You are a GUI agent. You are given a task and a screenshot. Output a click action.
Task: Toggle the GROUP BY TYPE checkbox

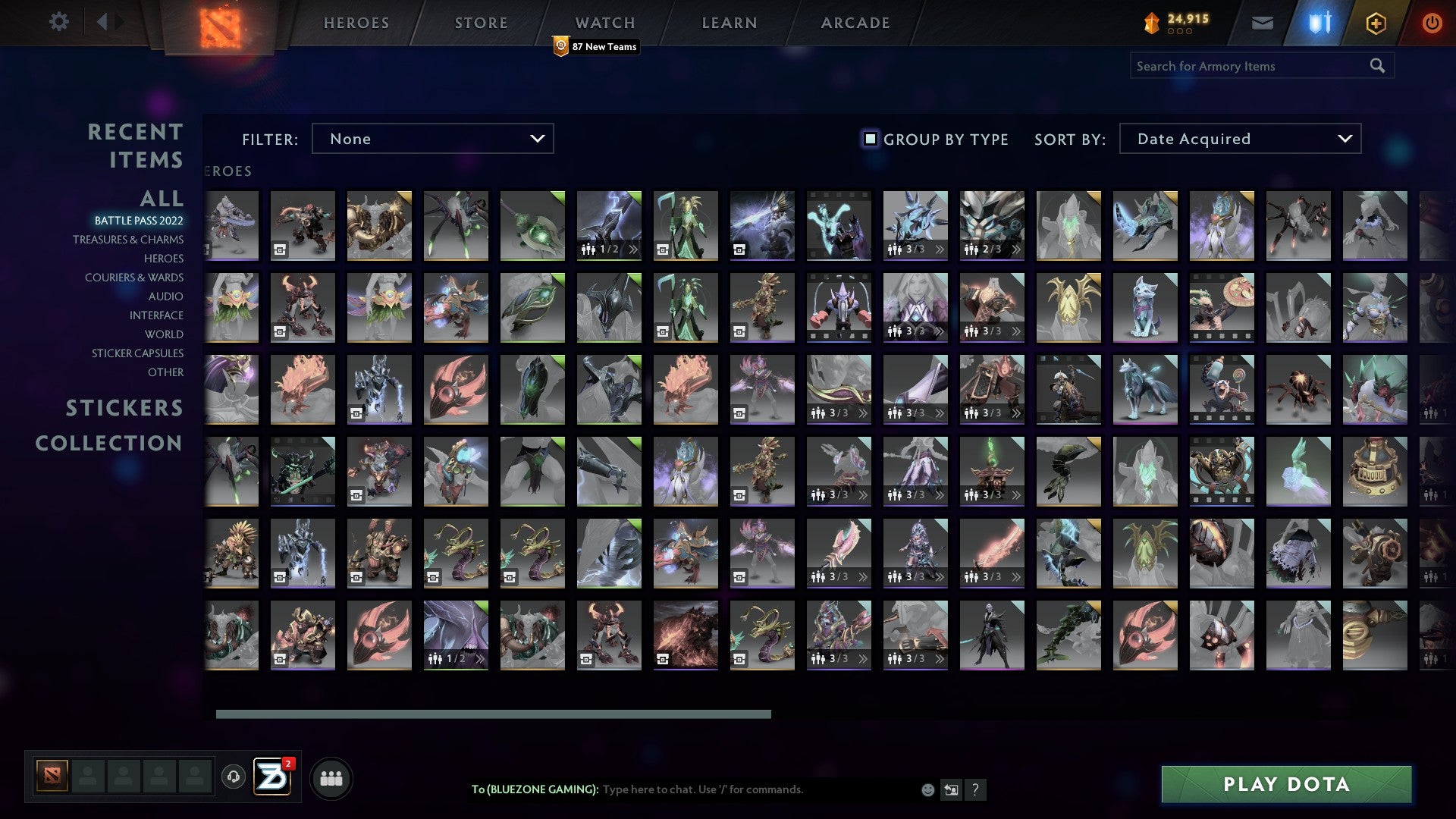coord(869,139)
